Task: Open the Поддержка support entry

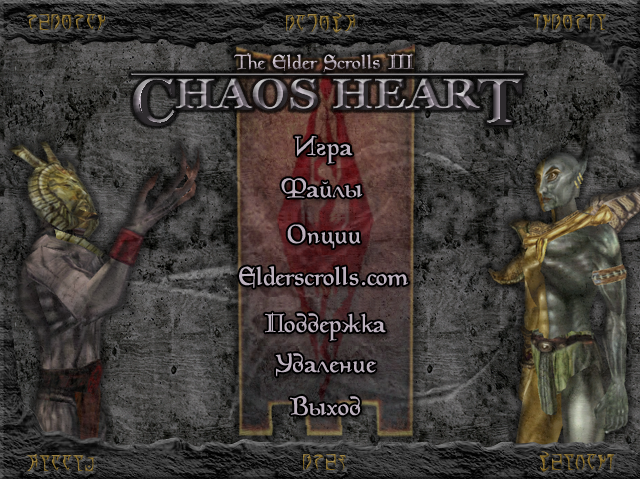Action: point(324,324)
